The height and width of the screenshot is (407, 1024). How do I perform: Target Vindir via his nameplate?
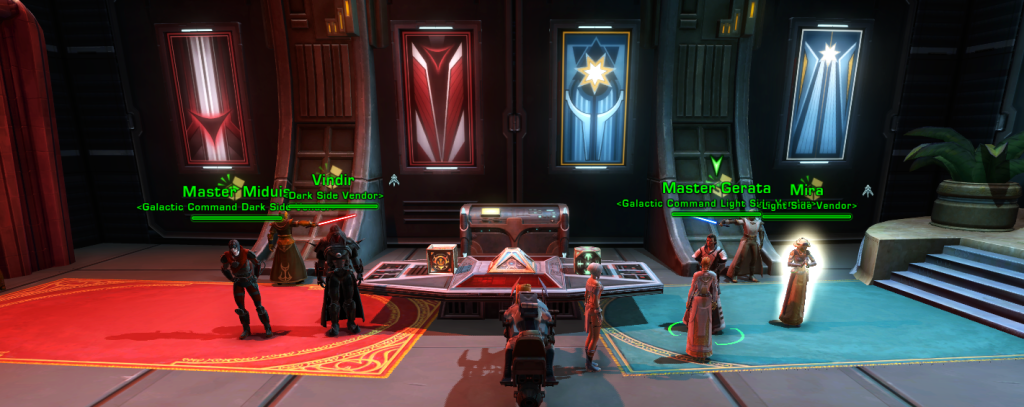coord(333,181)
